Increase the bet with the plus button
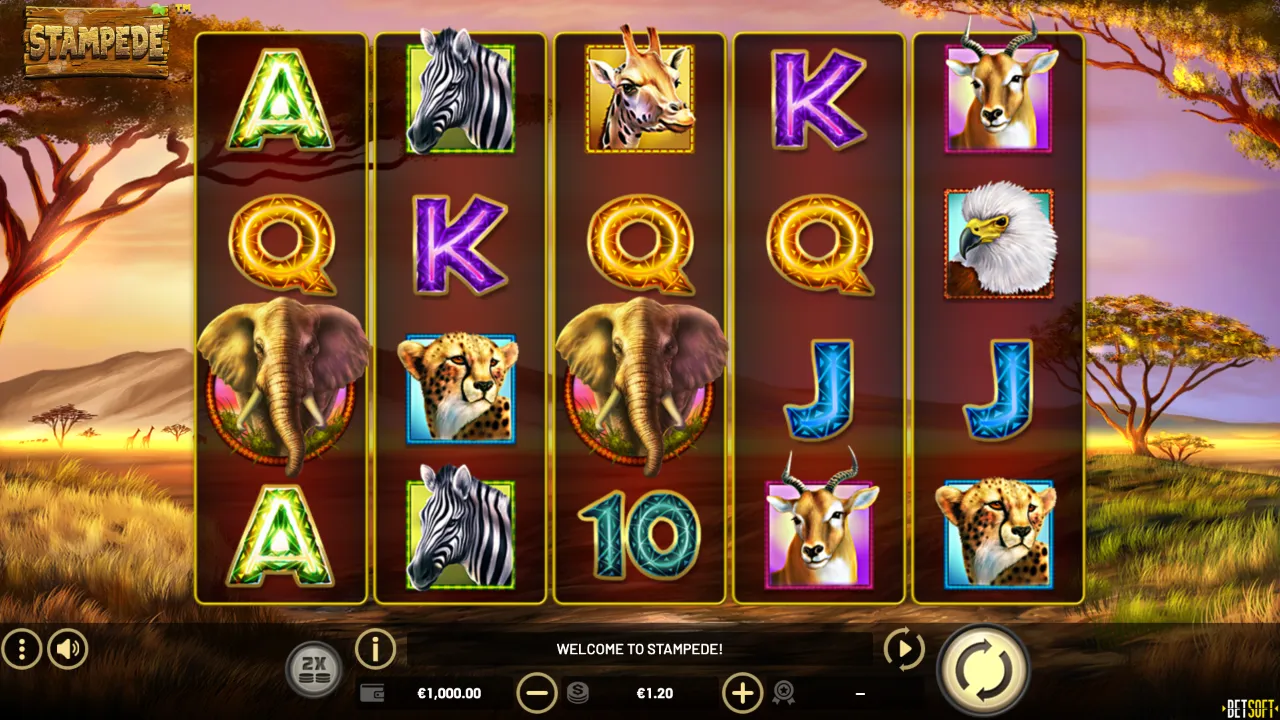1280x720 pixels. point(742,692)
